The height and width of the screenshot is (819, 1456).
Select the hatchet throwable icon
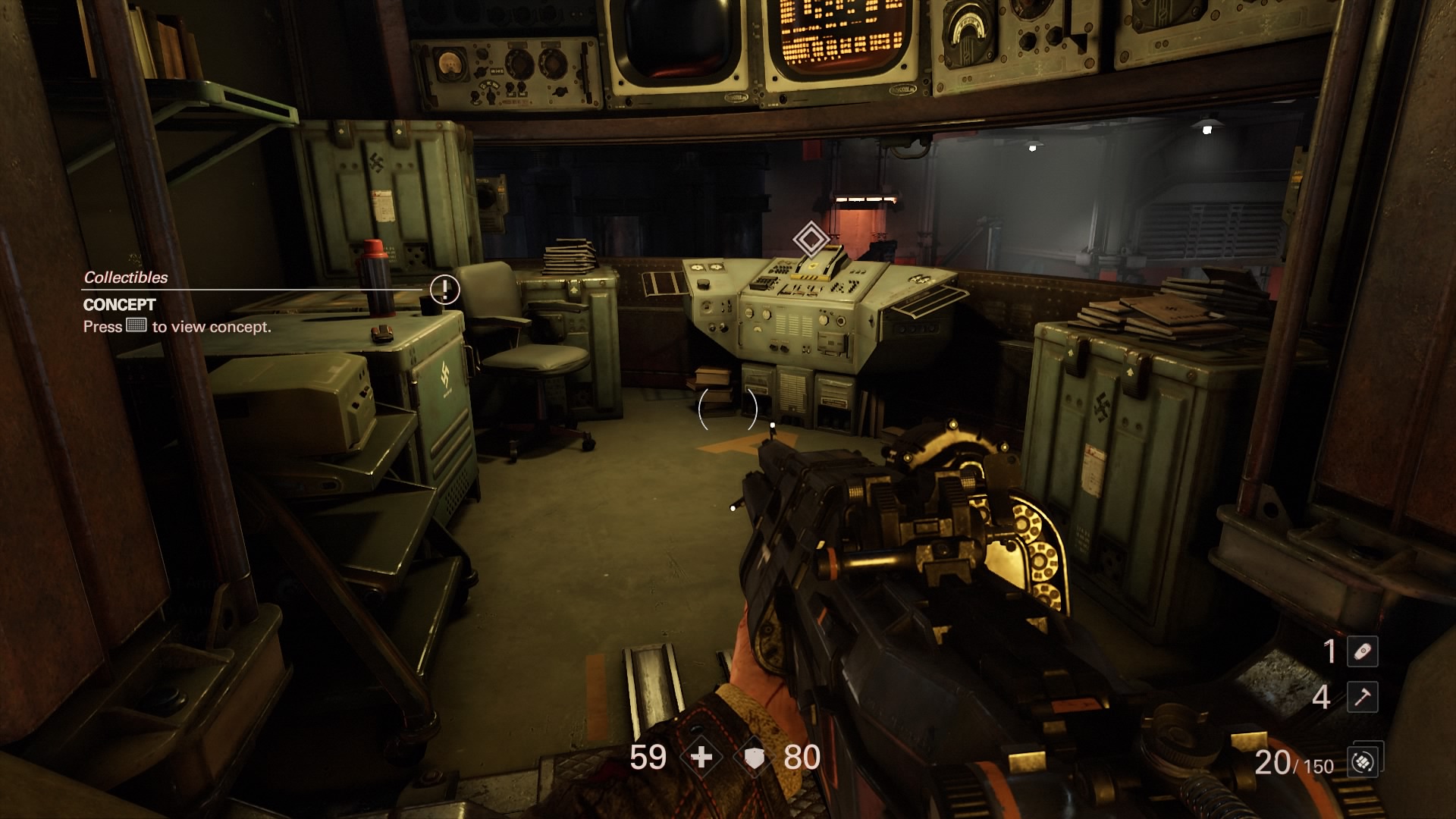tap(1362, 697)
